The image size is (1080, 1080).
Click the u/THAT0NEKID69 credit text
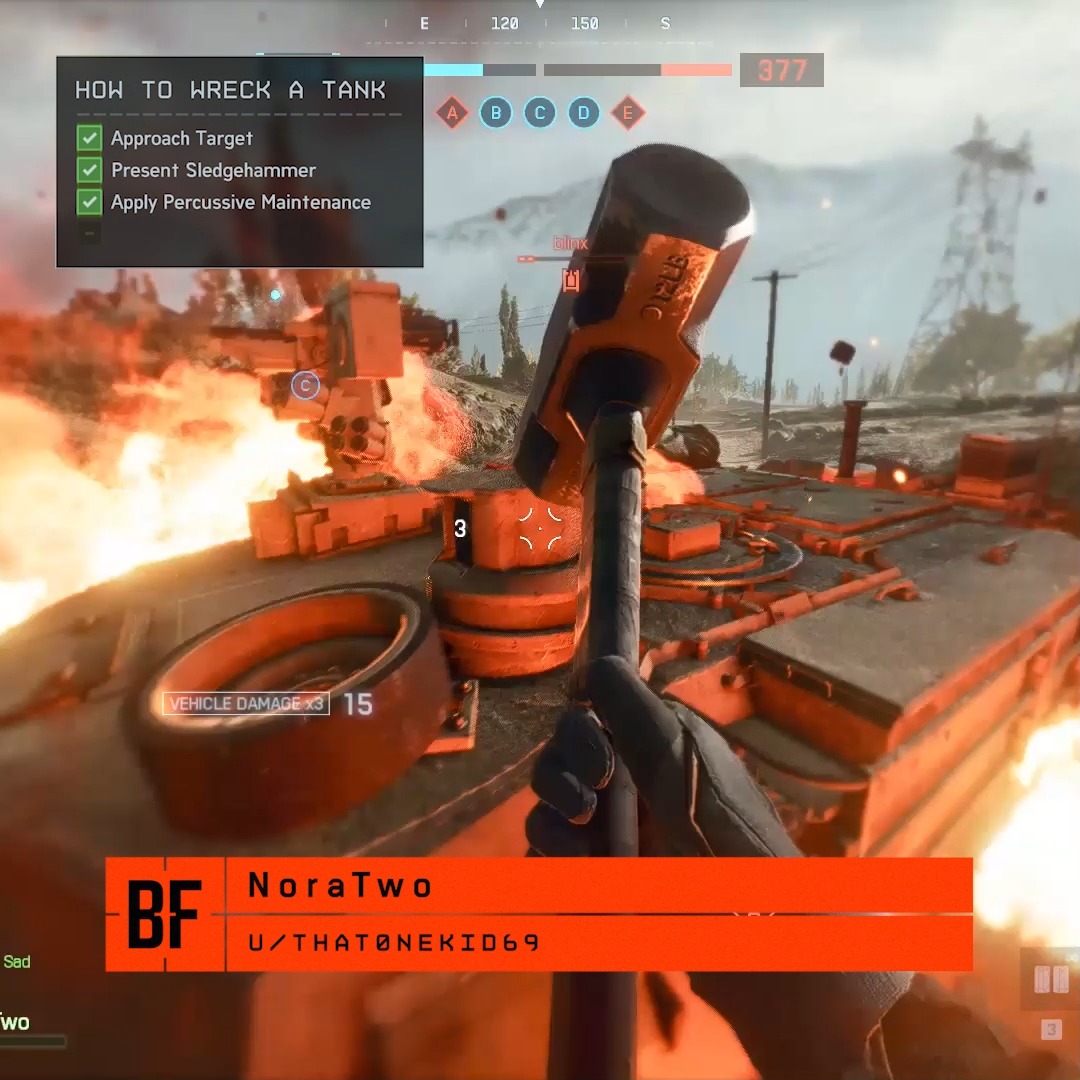point(394,942)
